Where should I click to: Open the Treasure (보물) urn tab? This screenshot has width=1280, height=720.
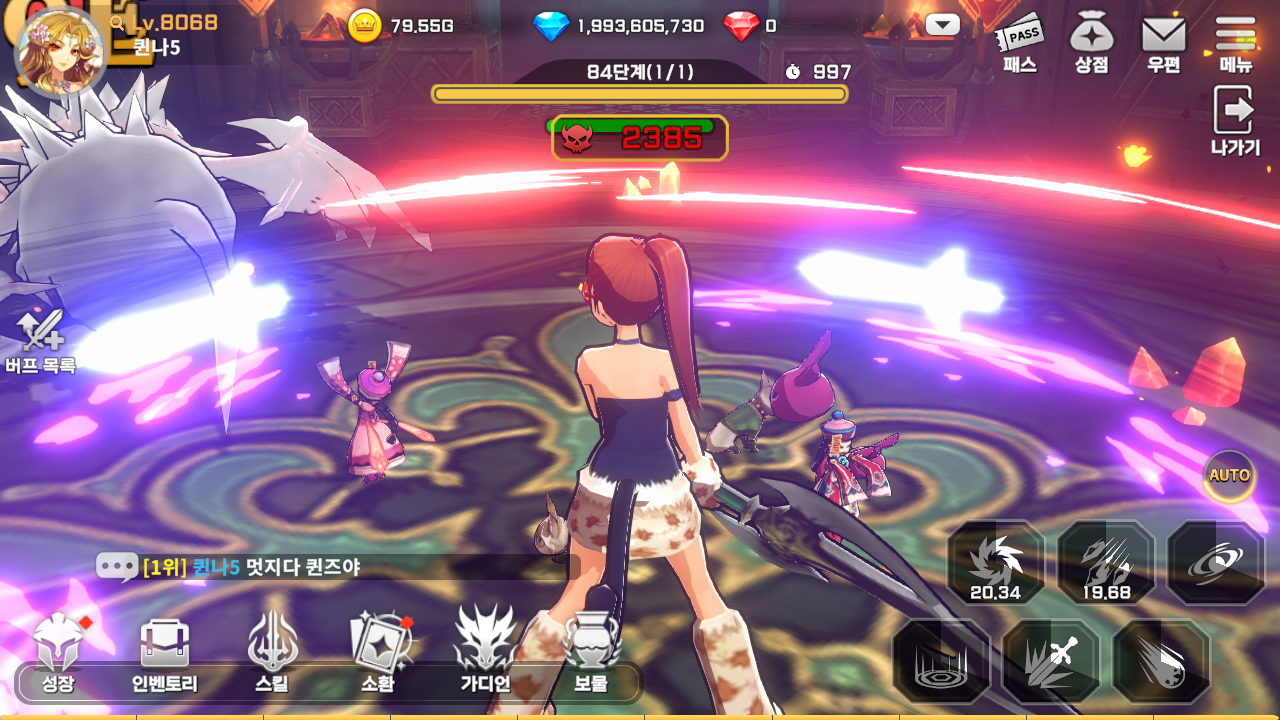[591, 655]
